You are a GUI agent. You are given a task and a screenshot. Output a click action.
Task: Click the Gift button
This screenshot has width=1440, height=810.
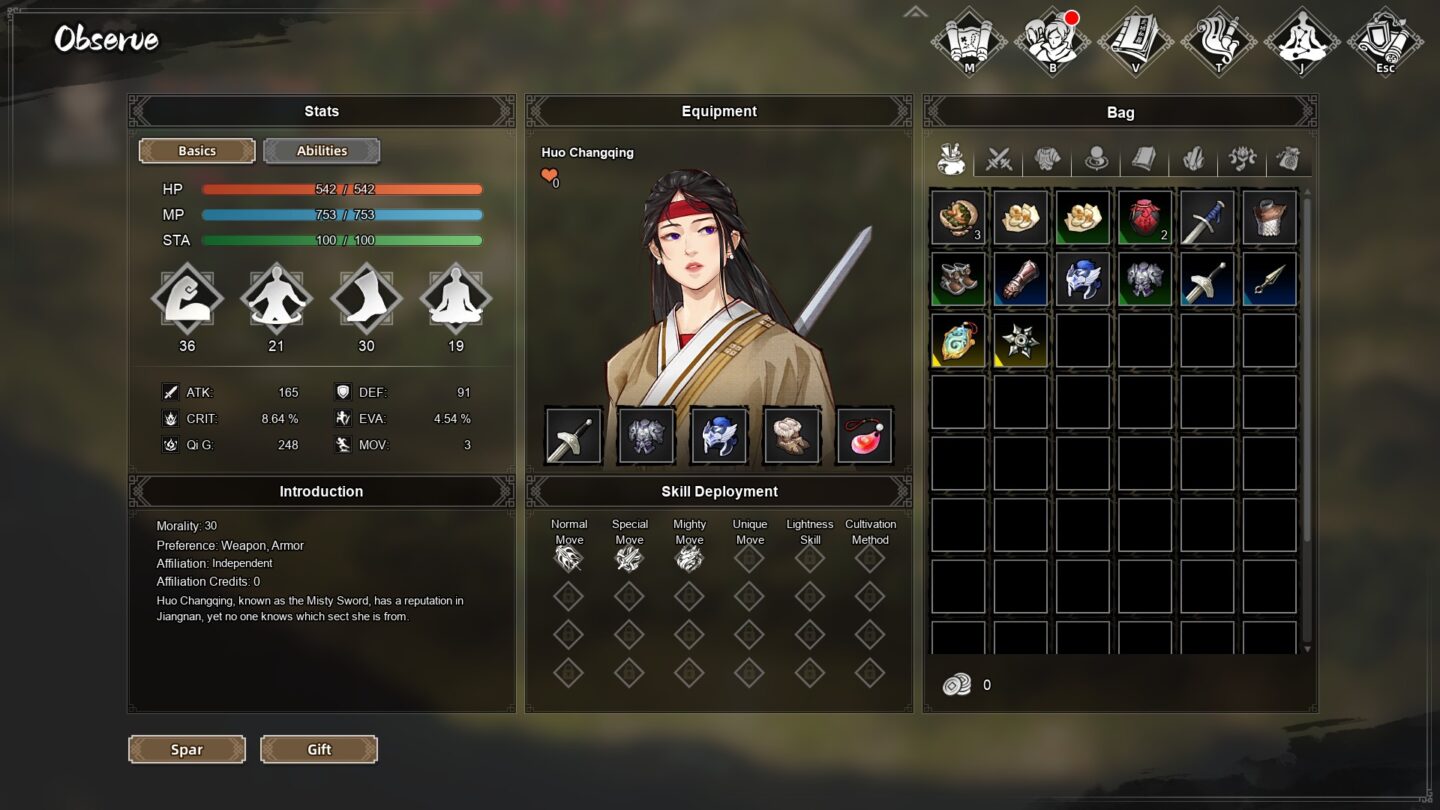(318, 749)
